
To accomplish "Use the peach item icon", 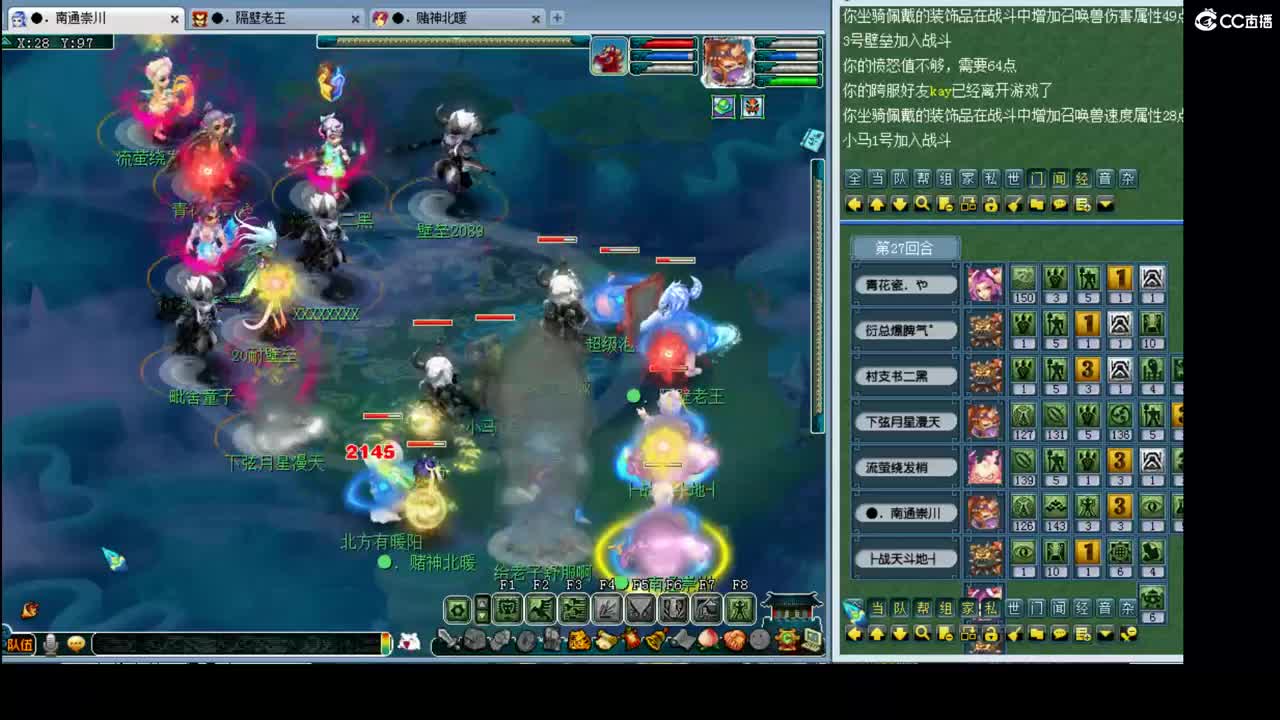I will coord(708,638).
